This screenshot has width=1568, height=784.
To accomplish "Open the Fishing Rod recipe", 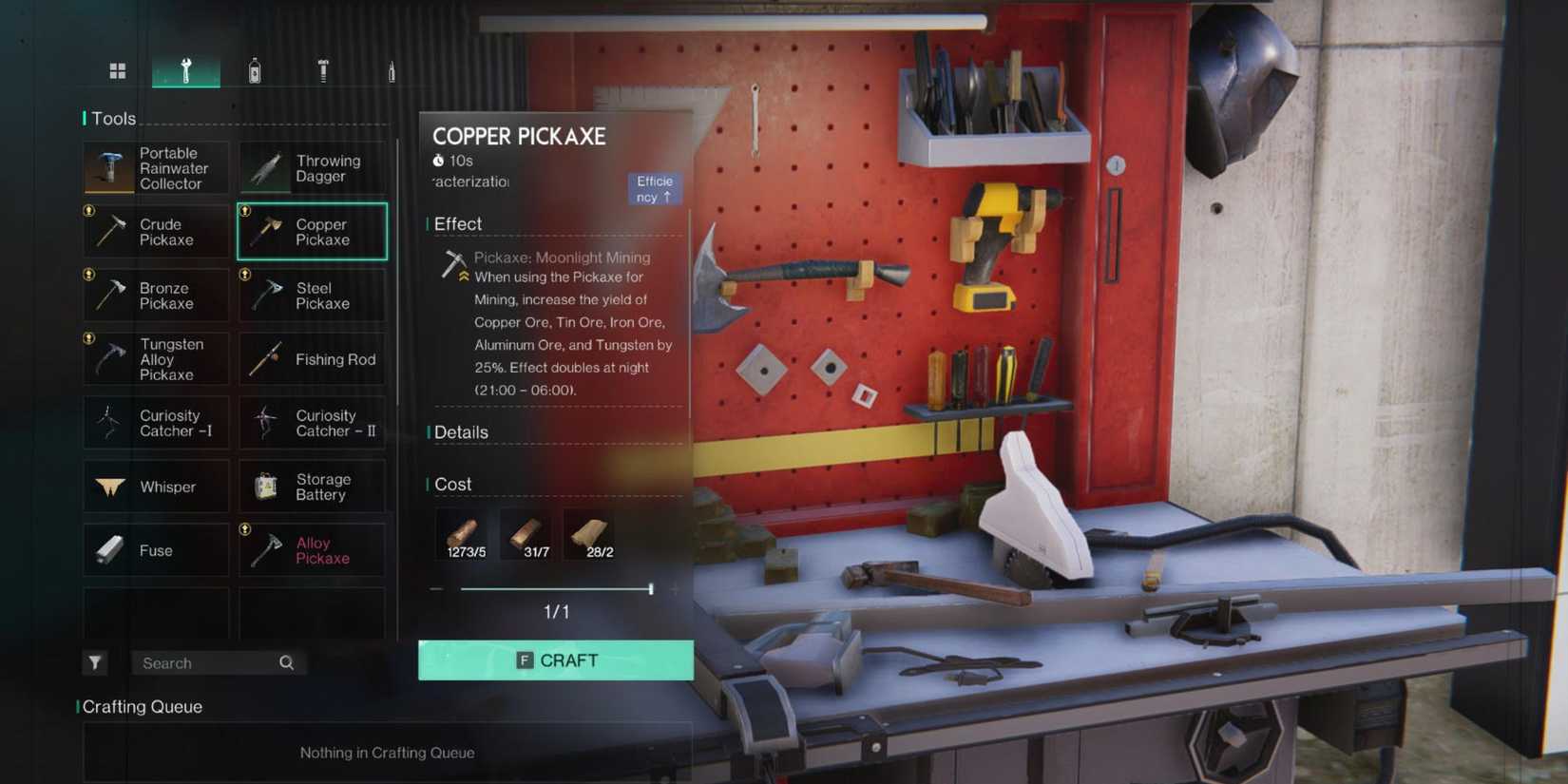I will pyautogui.click(x=312, y=359).
